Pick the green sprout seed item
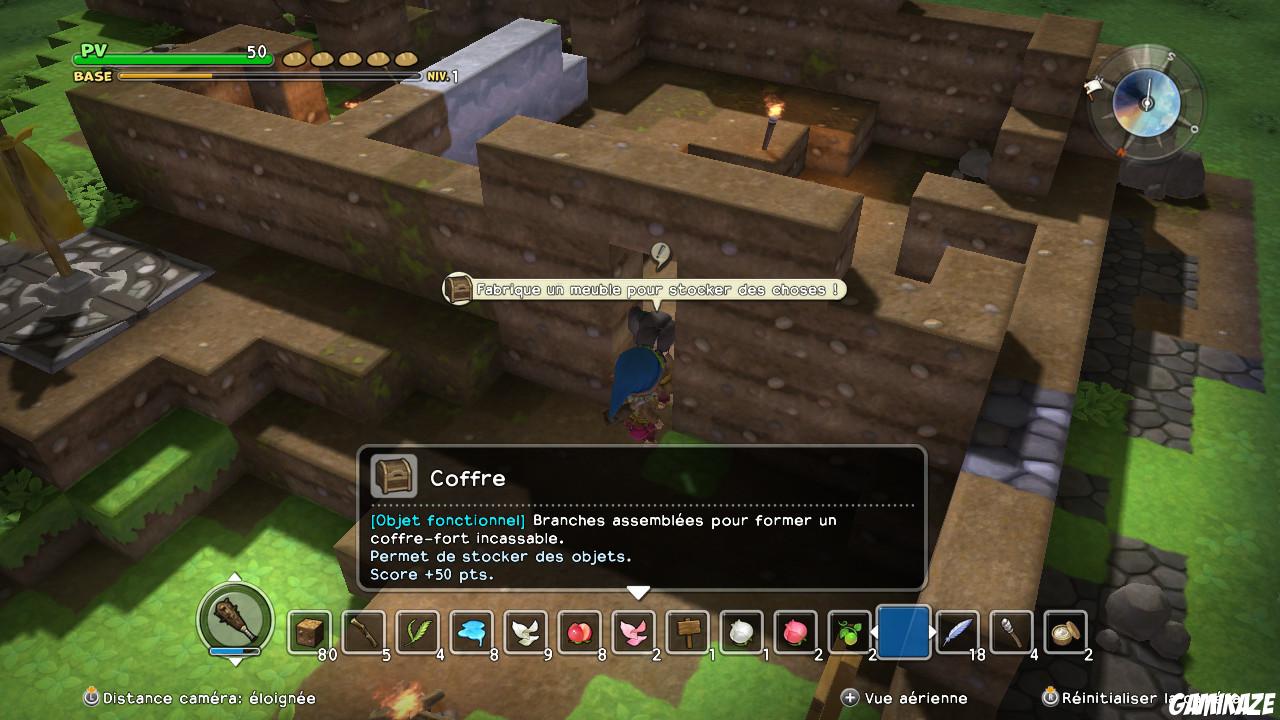Screen dimensions: 1280x720 click(x=849, y=632)
